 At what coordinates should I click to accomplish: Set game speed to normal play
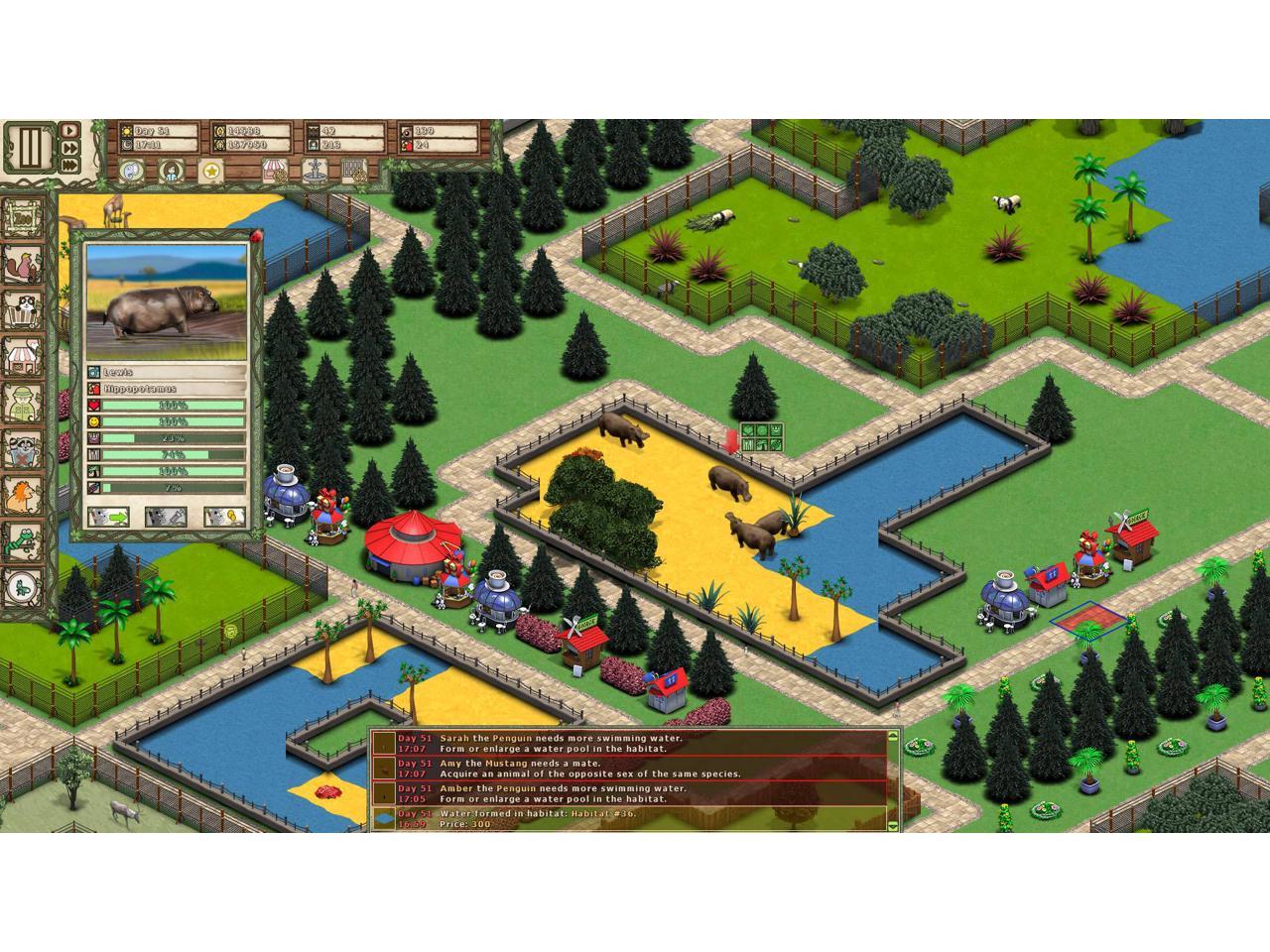70,130
